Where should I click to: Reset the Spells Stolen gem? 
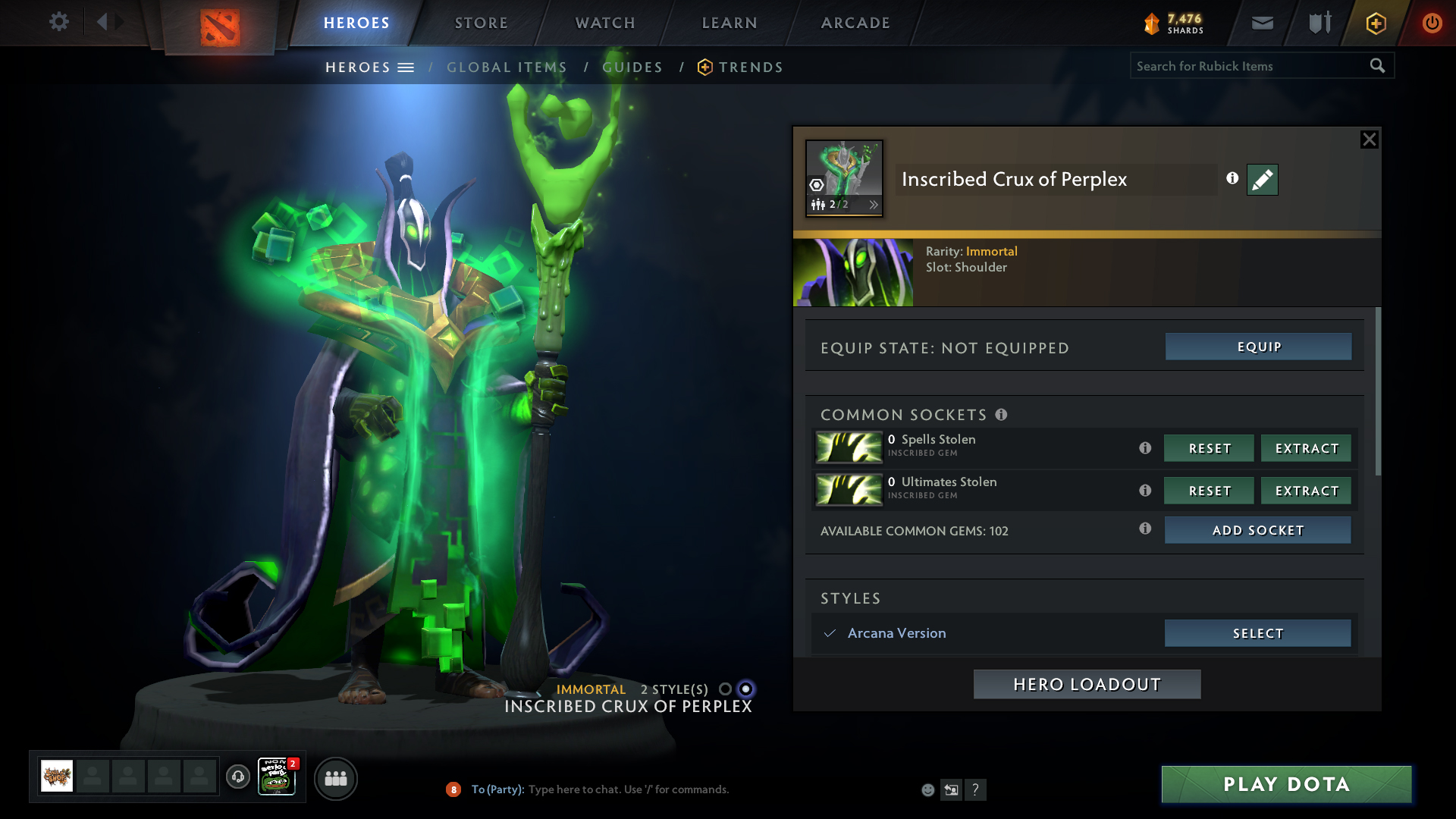(1209, 448)
